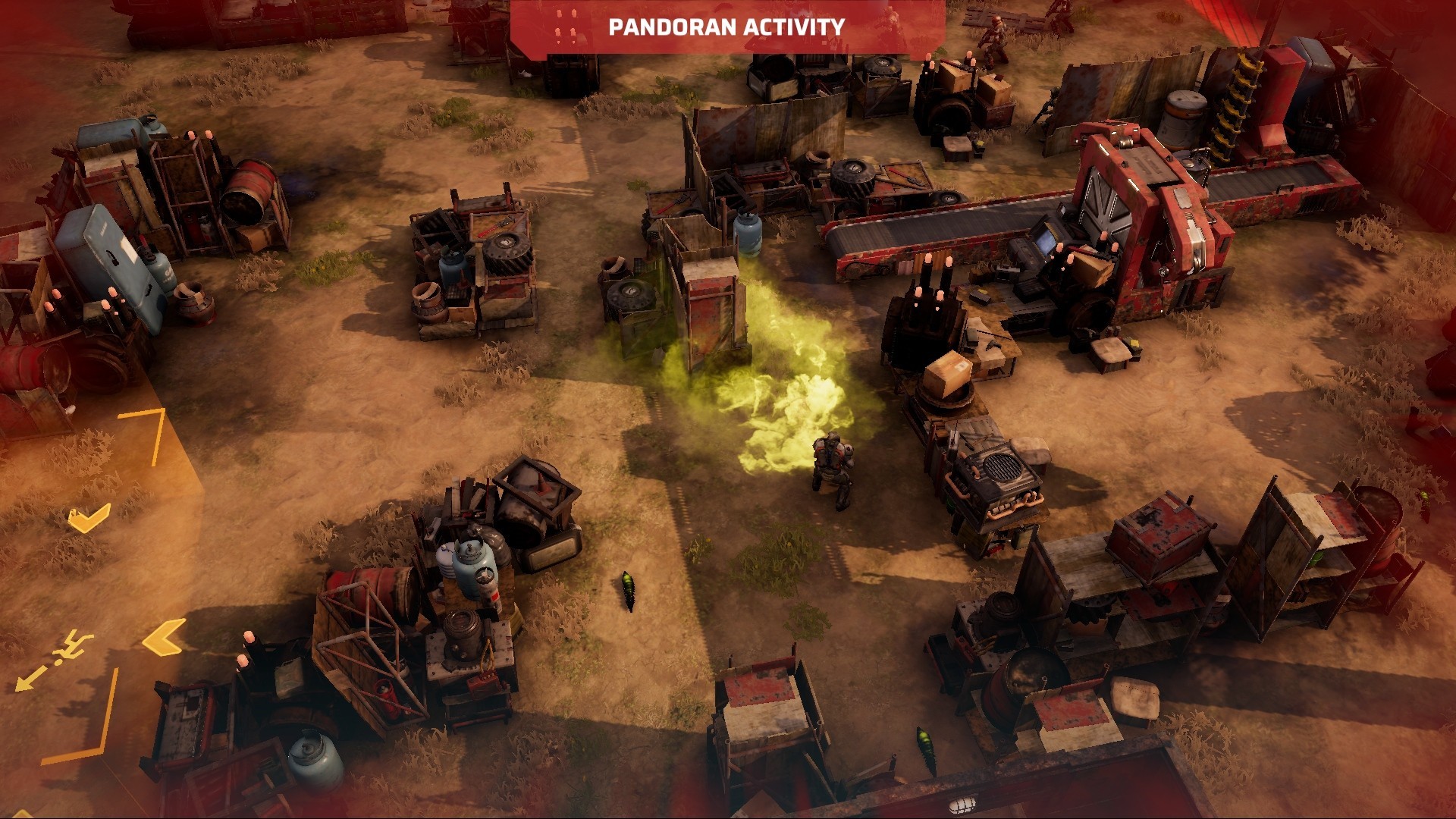Click the downward yellow chevron waypoint marker

(87, 519)
